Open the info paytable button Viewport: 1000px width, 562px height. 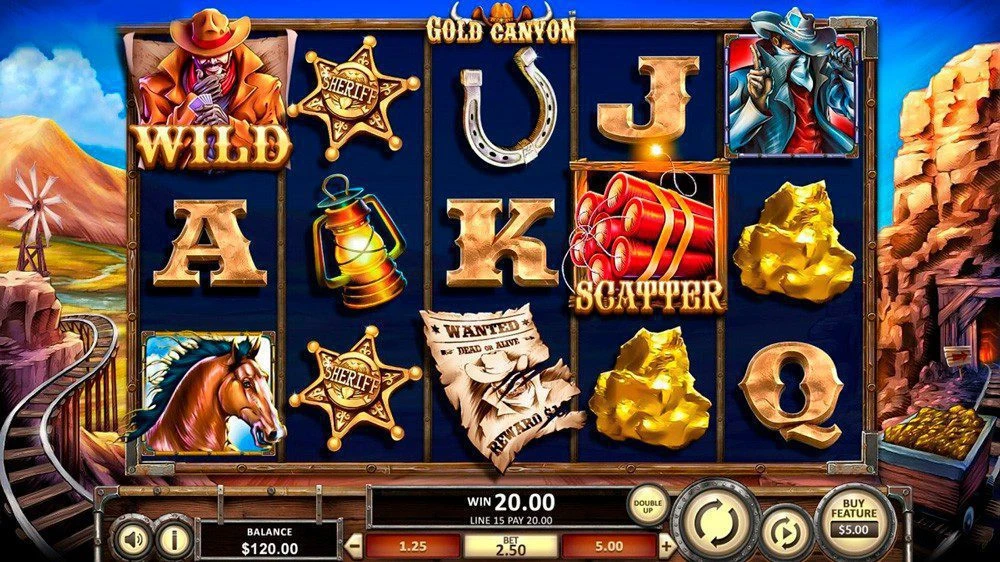(x=174, y=539)
